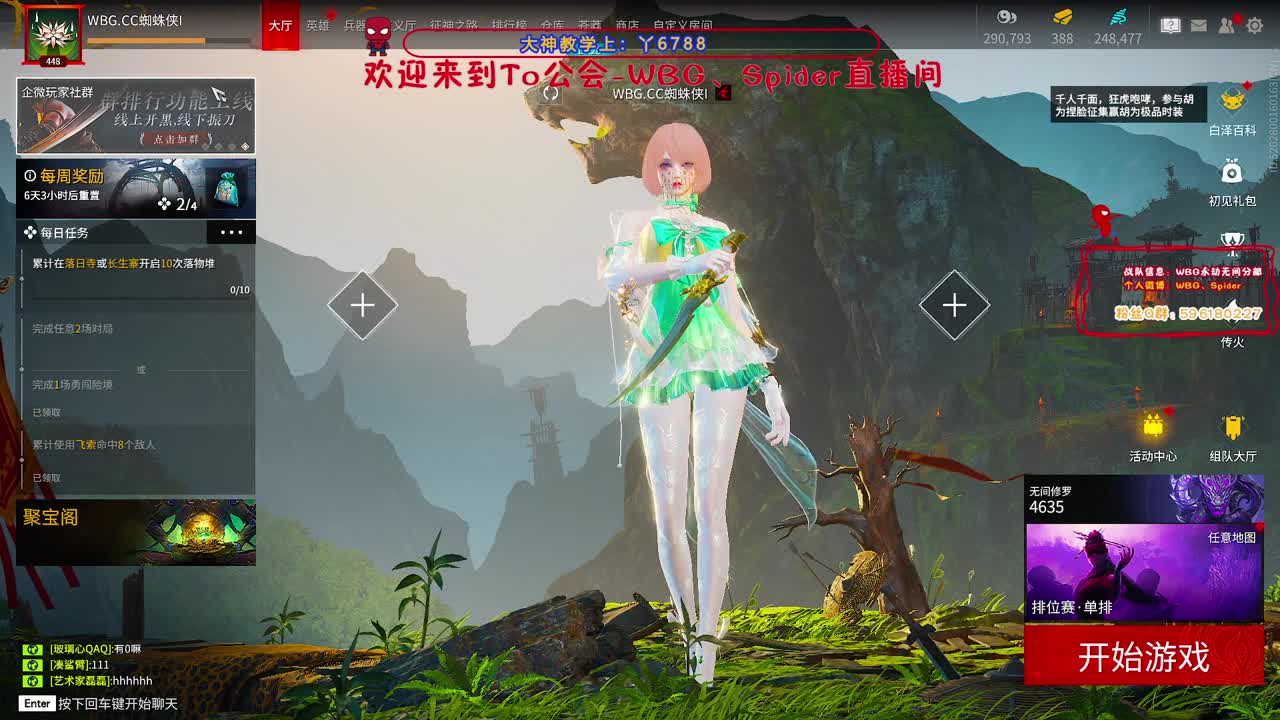Switch to the 商店 shop tab
This screenshot has height=720, width=1280.
(x=628, y=25)
